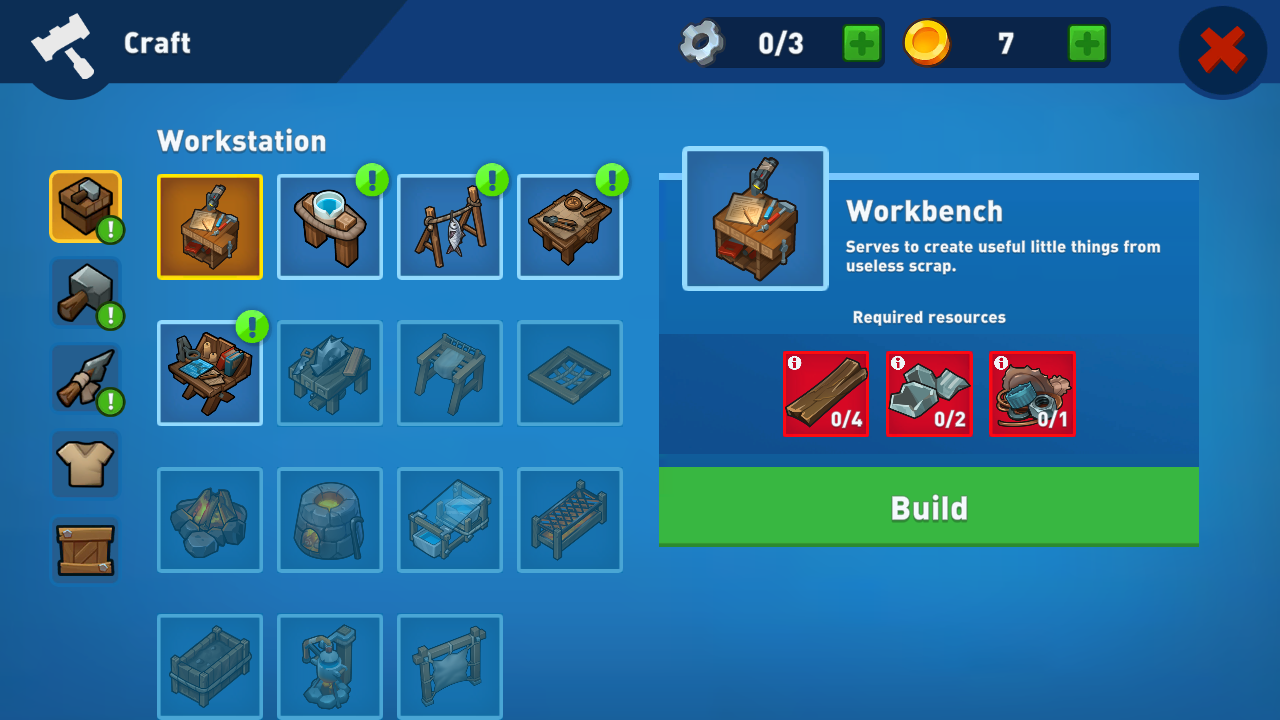Select the blueprint desk workstation tile
This screenshot has height=720, width=1280.
210,373
